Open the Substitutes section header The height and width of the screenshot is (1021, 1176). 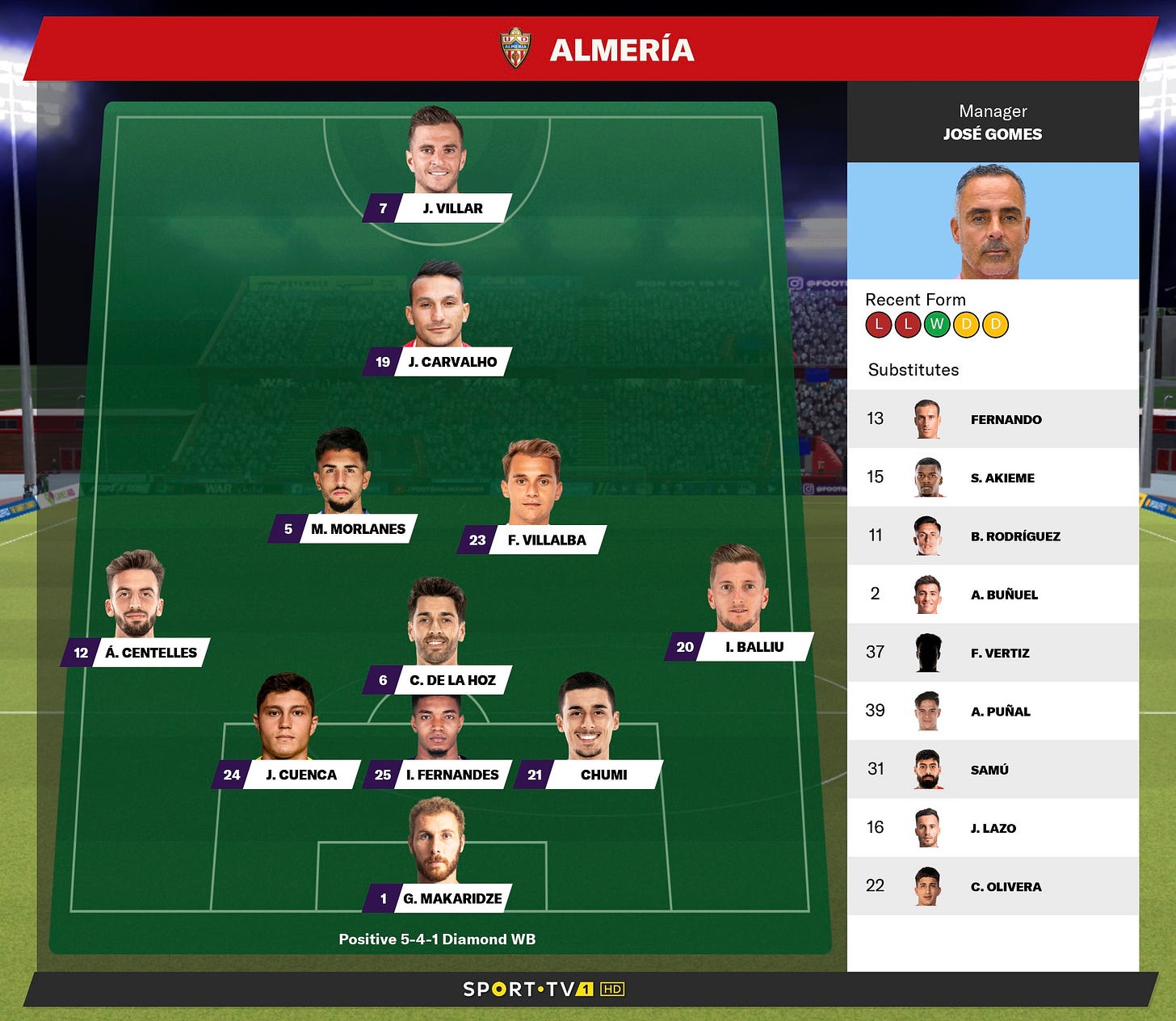[x=913, y=370]
